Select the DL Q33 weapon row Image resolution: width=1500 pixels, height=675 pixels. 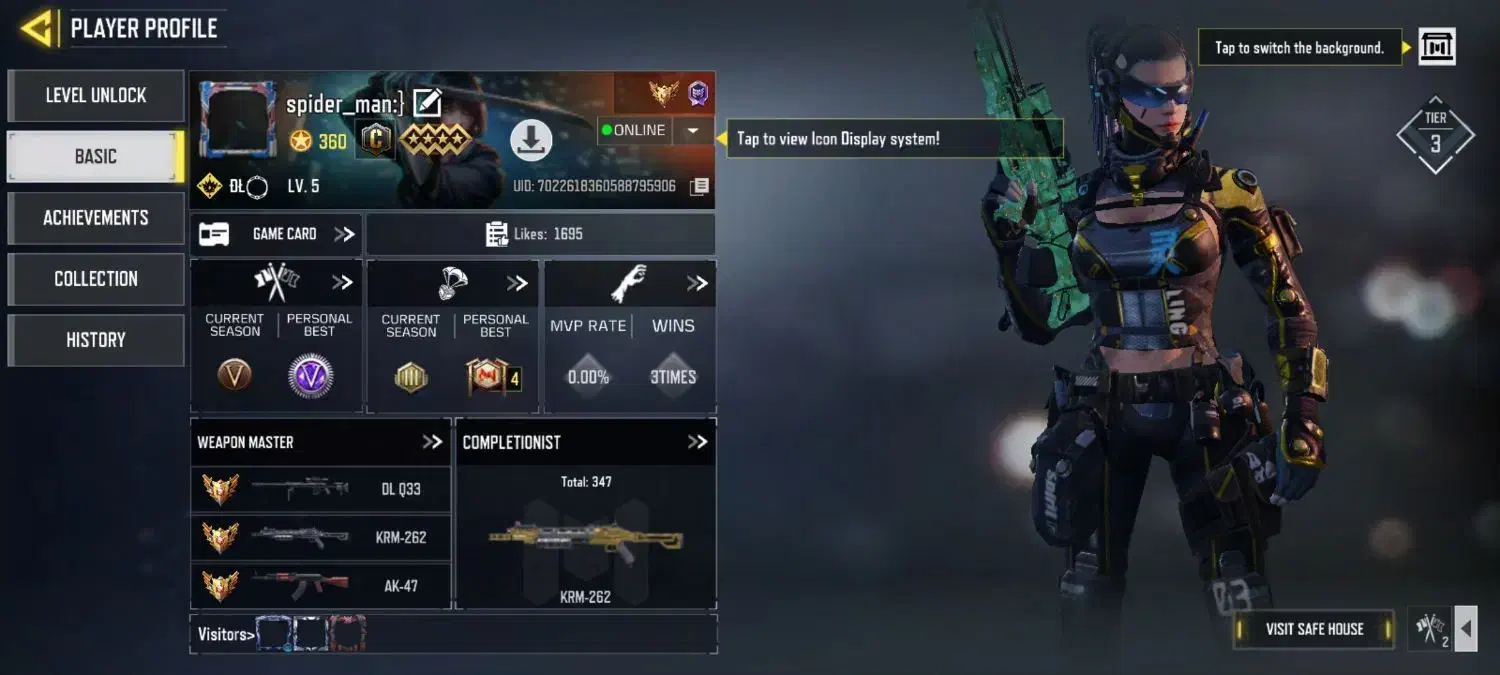320,489
